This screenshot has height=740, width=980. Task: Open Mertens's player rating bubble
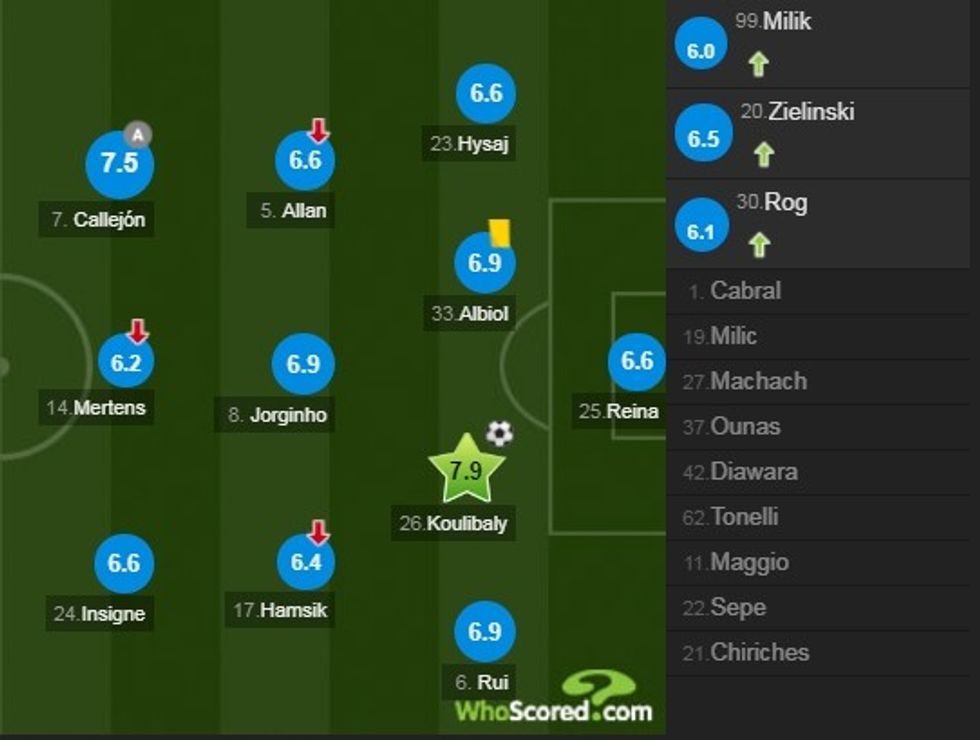tap(126, 362)
